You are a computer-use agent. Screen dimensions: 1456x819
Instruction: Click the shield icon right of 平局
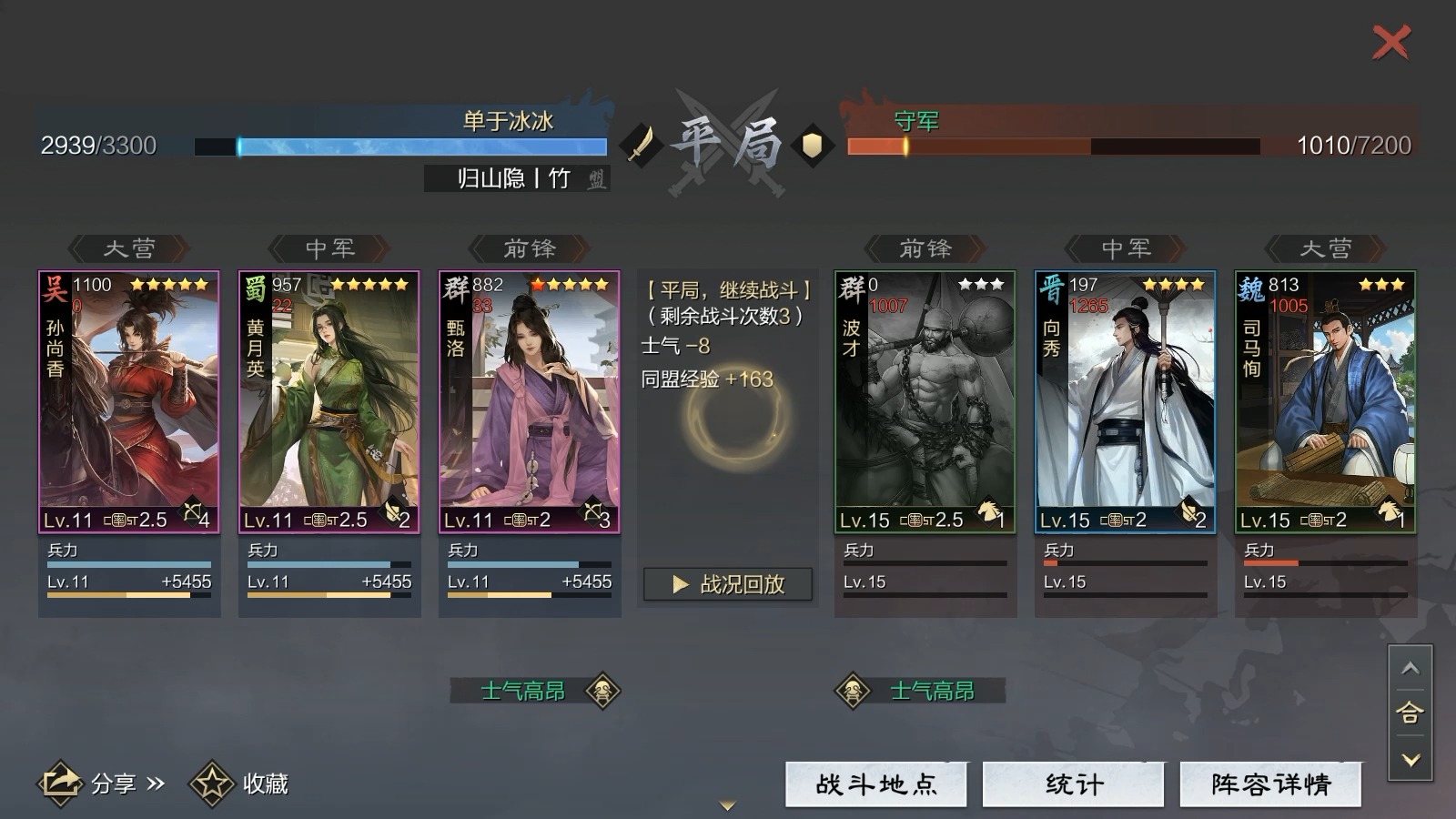pos(813,144)
